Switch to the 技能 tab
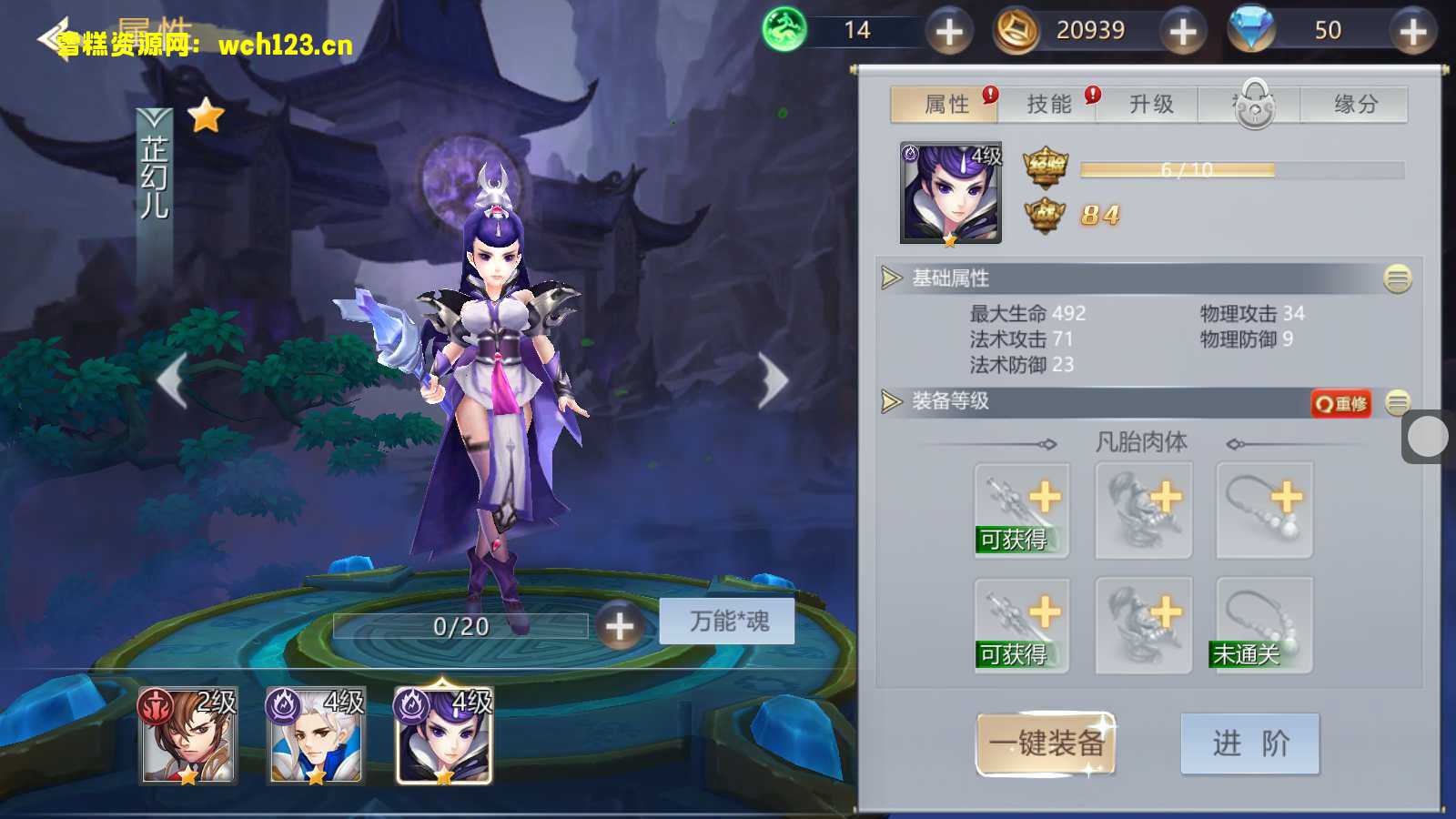1456x819 pixels. click(x=1051, y=104)
